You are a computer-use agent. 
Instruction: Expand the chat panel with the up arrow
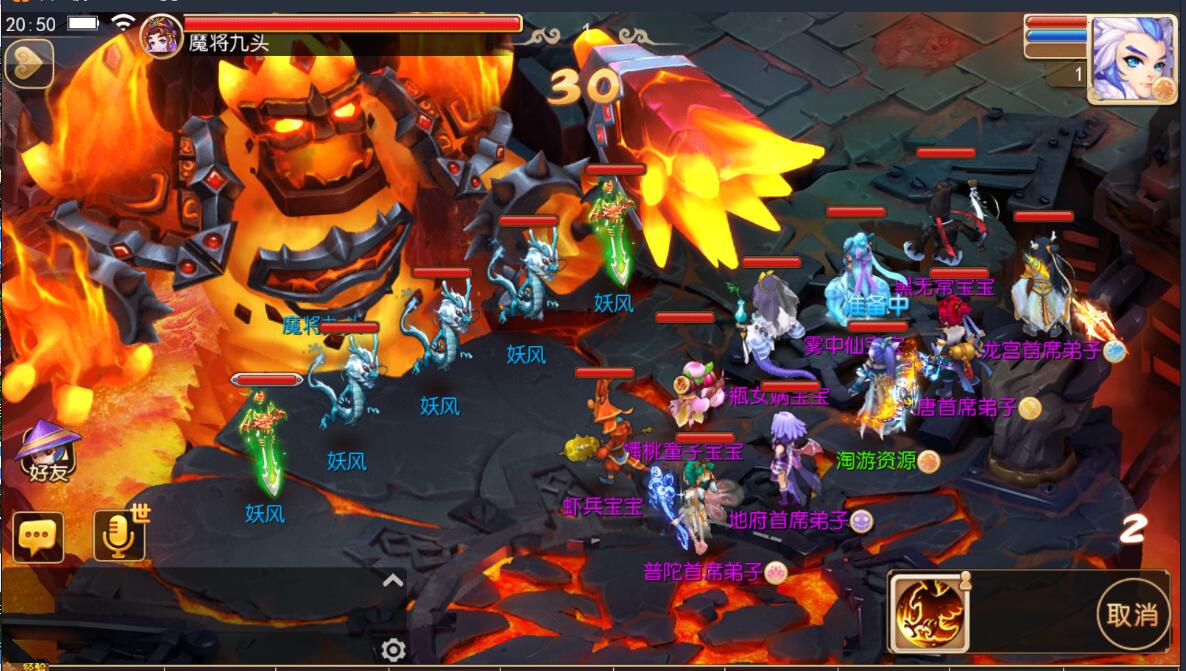click(x=393, y=581)
